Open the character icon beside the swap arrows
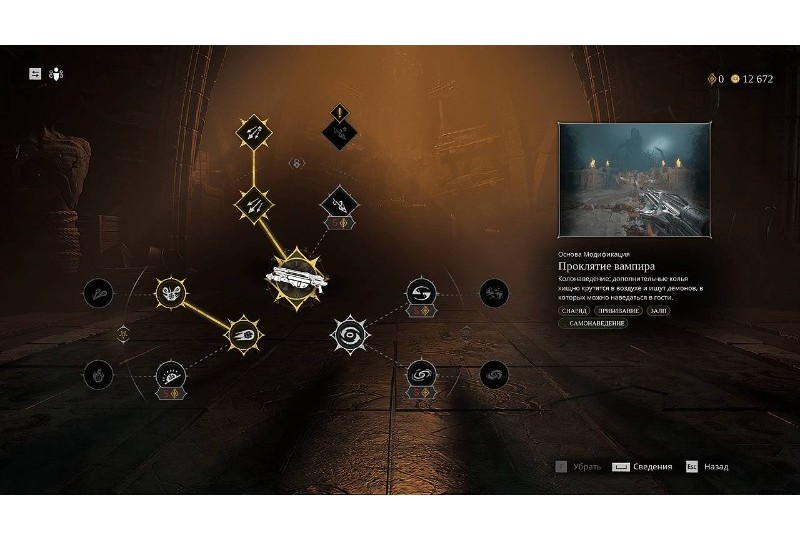Screen dimensions: 800x540 point(56,74)
